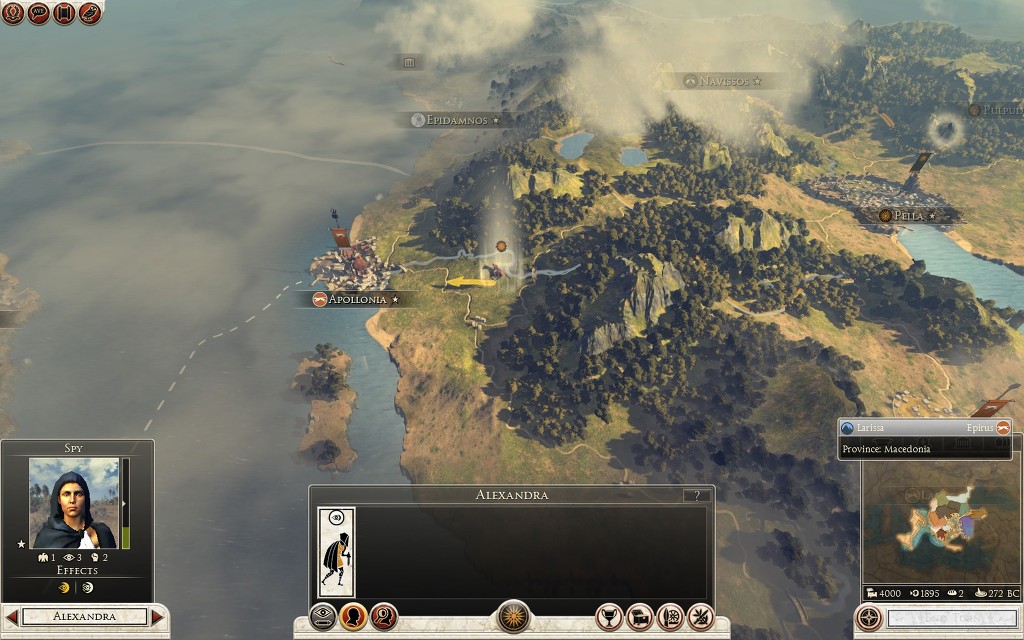
Task: Select the orange head-silhouette character details button
Action: pyautogui.click(x=353, y=616)
